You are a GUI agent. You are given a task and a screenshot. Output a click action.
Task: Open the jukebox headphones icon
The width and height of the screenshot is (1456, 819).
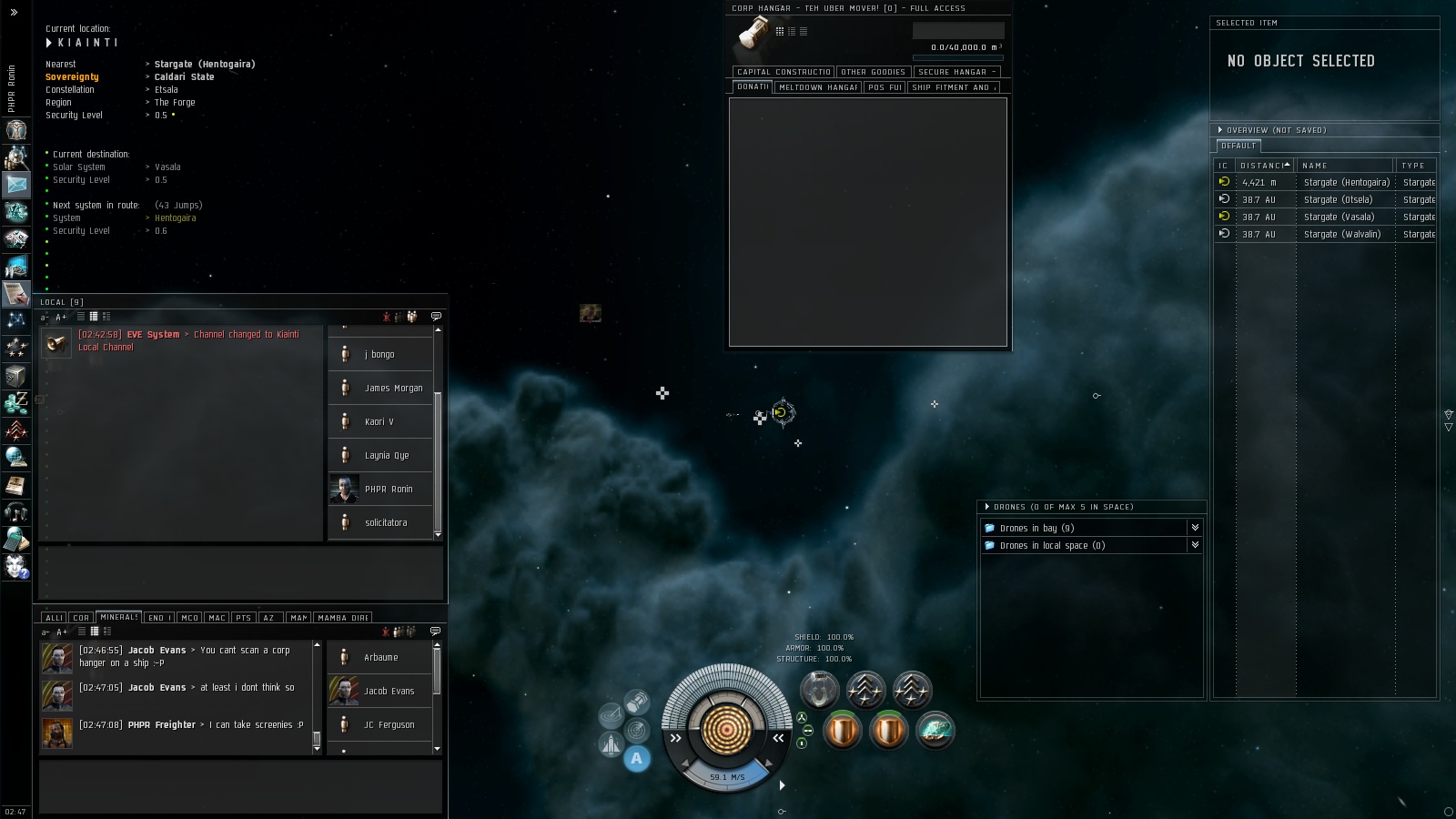(15, 512)
